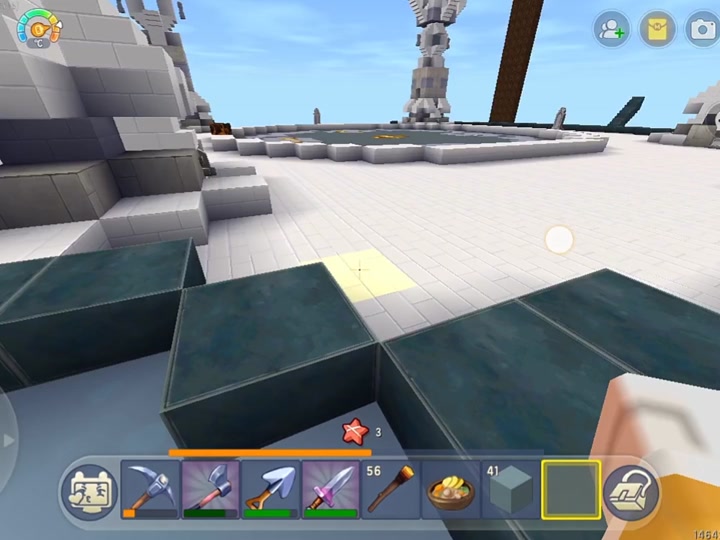Select the torch stack of 56
Viewport: 720px width, 540px height.
pyautogui.click(x=390, y=490)
